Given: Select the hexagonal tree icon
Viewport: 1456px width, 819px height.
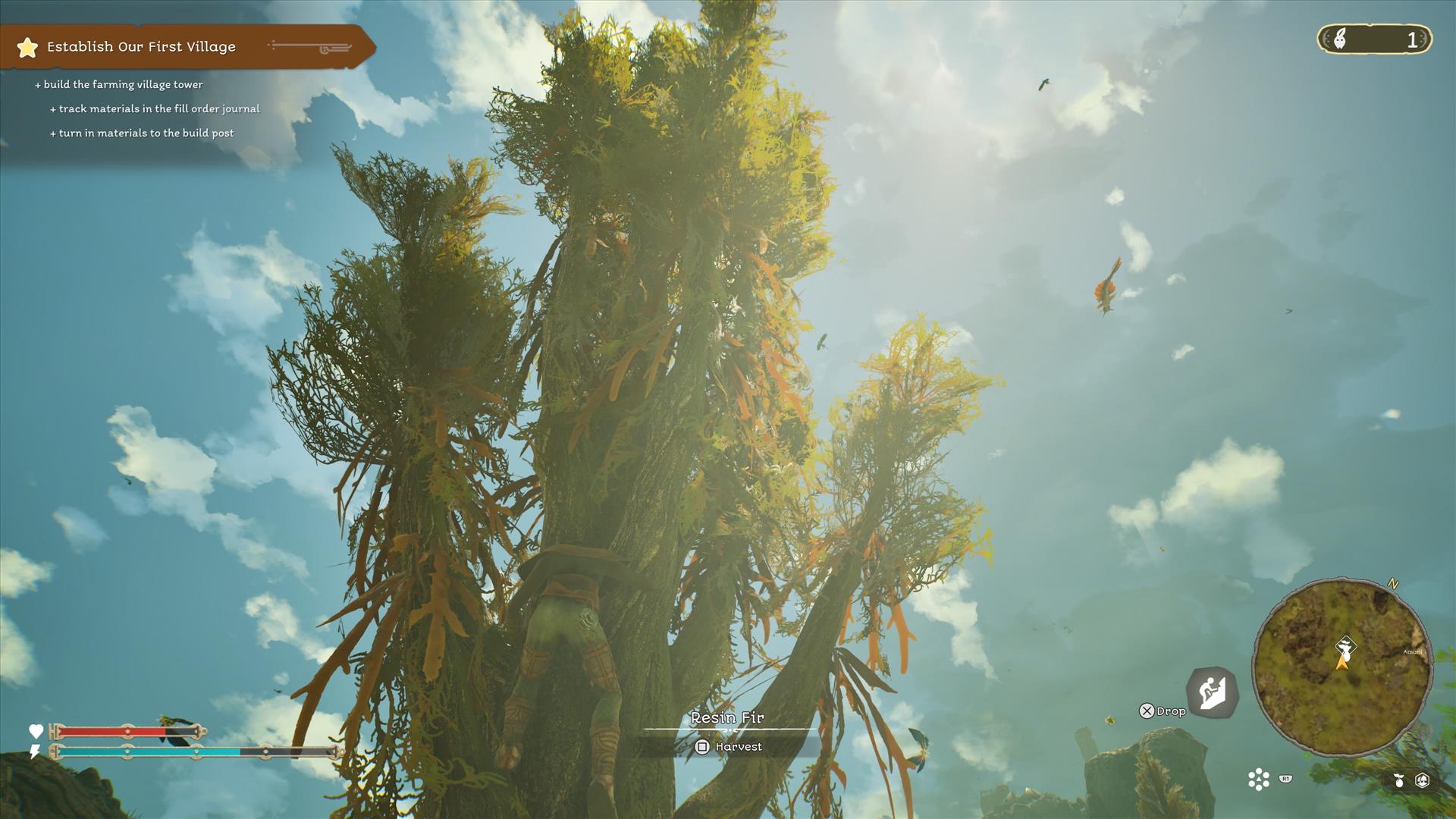Looking at the screenshot, I should coord(1423,780).
